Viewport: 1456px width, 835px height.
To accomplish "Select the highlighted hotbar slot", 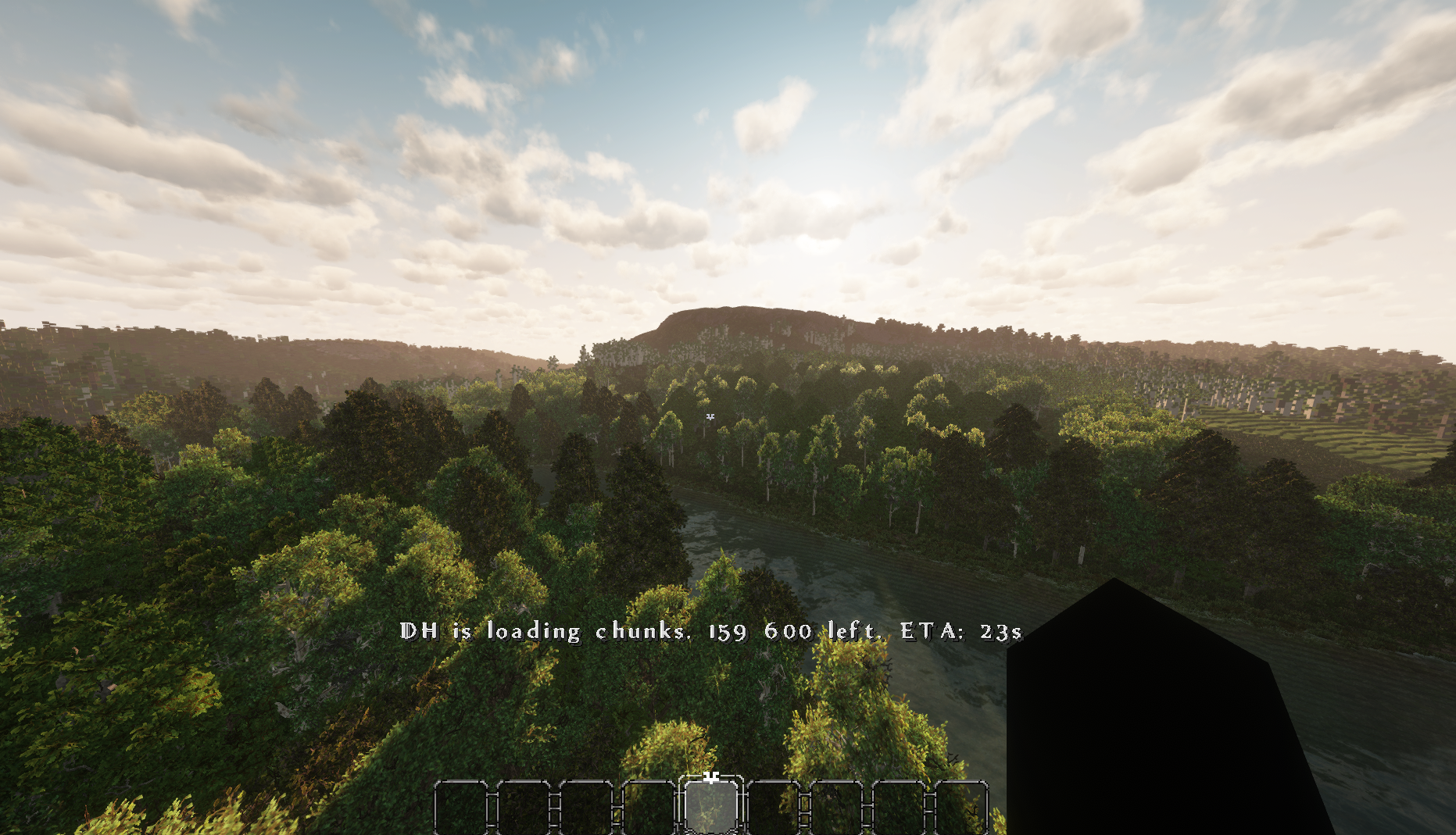I will [711, 805].
